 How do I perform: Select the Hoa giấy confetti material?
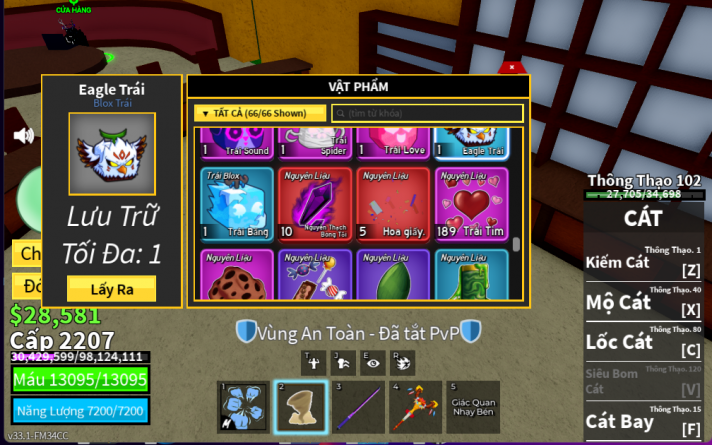[391, 202]
